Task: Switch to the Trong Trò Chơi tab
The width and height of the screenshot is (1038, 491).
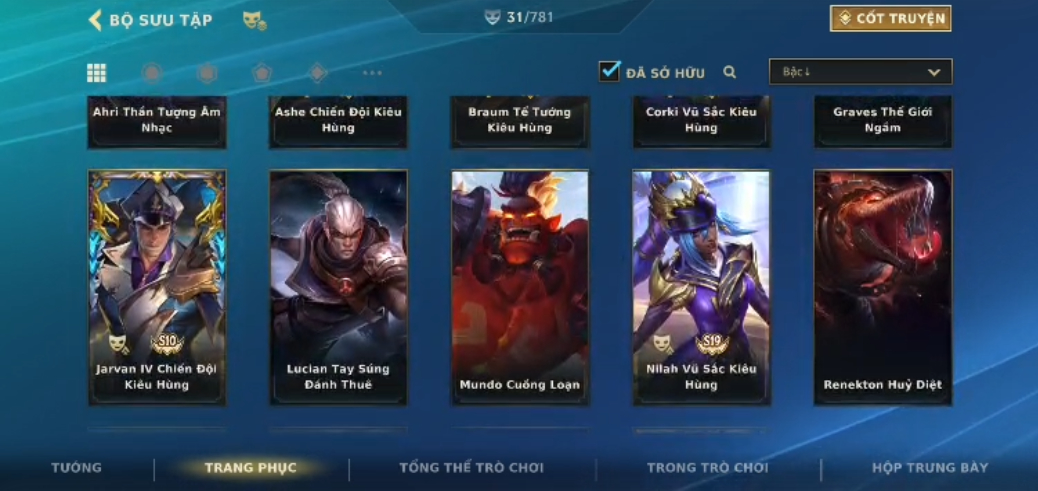Action: [707, 468]
